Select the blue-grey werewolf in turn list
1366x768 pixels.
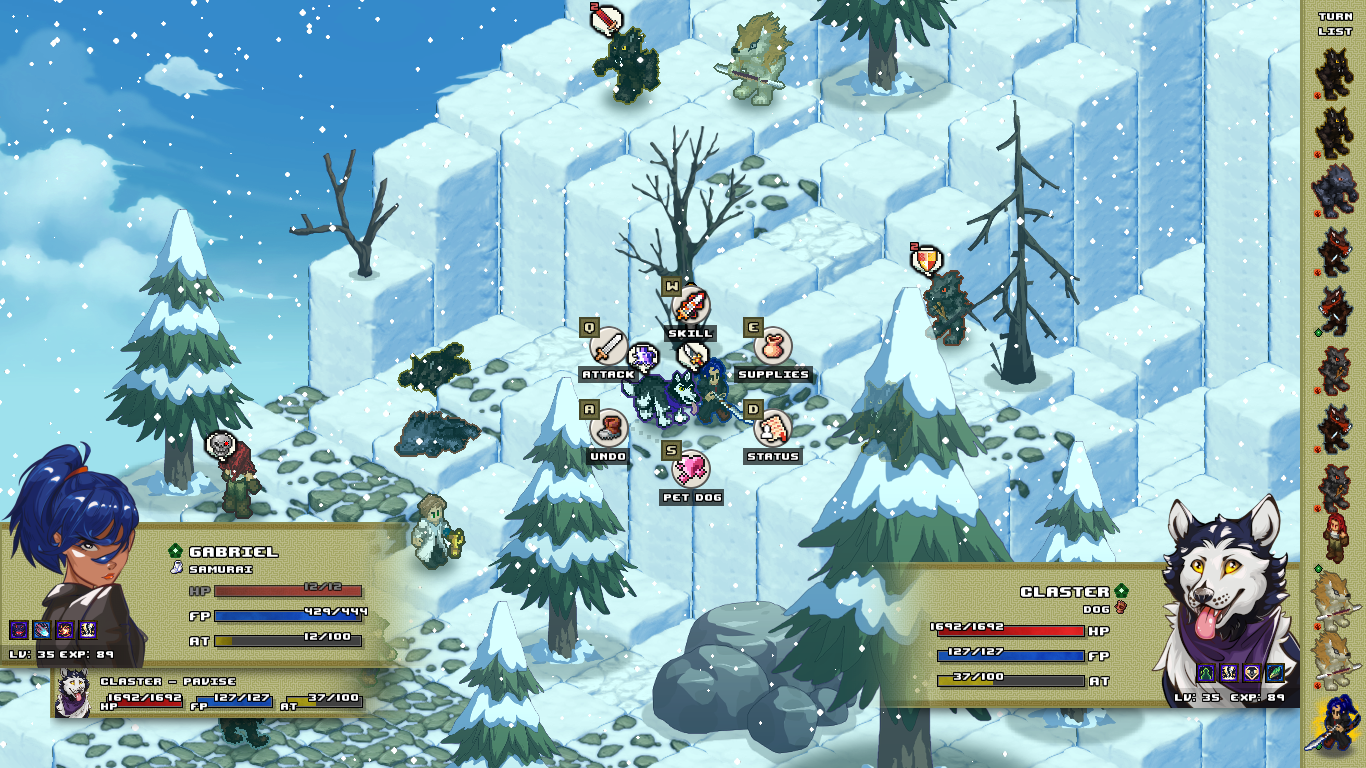(x=1334, y=191)
